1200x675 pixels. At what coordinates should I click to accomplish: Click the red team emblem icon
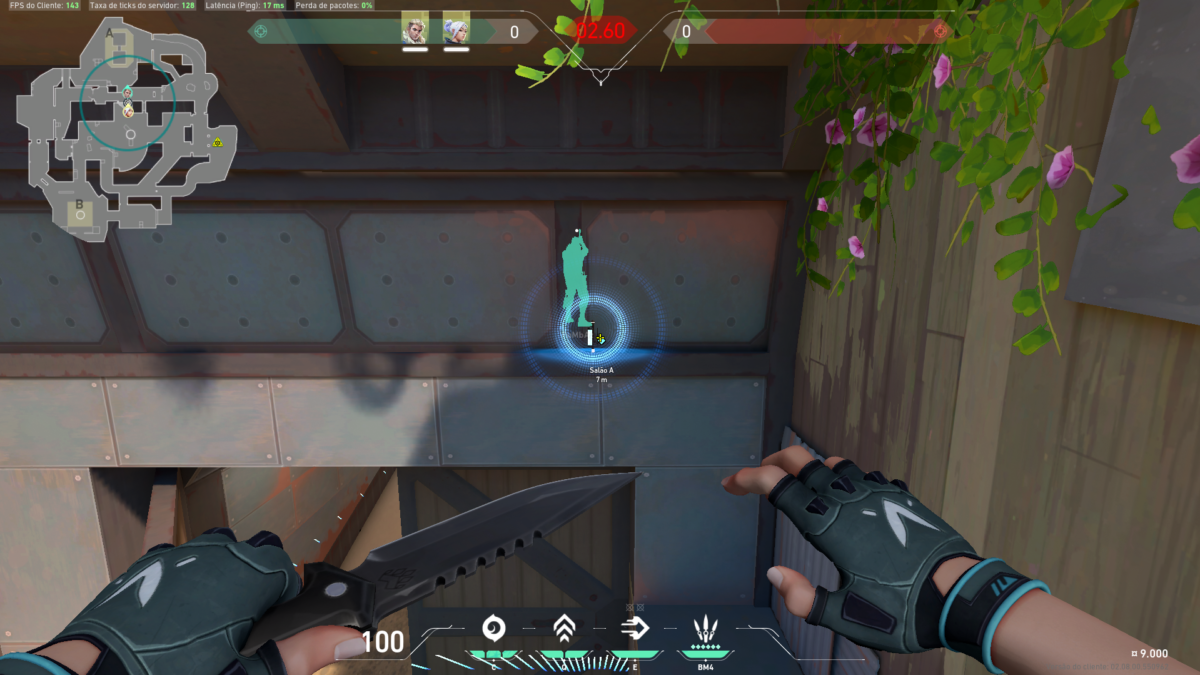point(940,31)
